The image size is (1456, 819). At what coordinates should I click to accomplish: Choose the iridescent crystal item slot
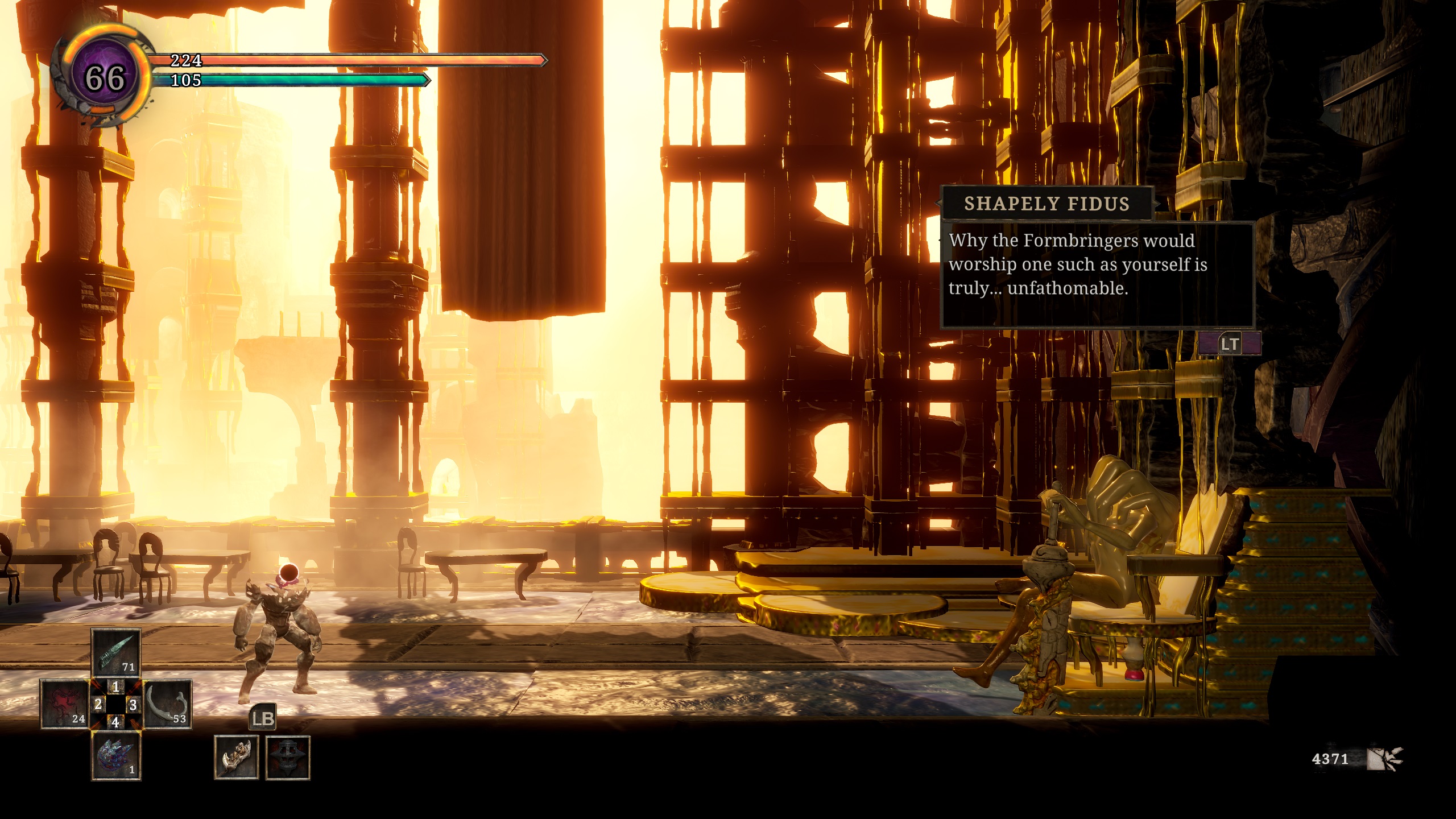(116, 756)
